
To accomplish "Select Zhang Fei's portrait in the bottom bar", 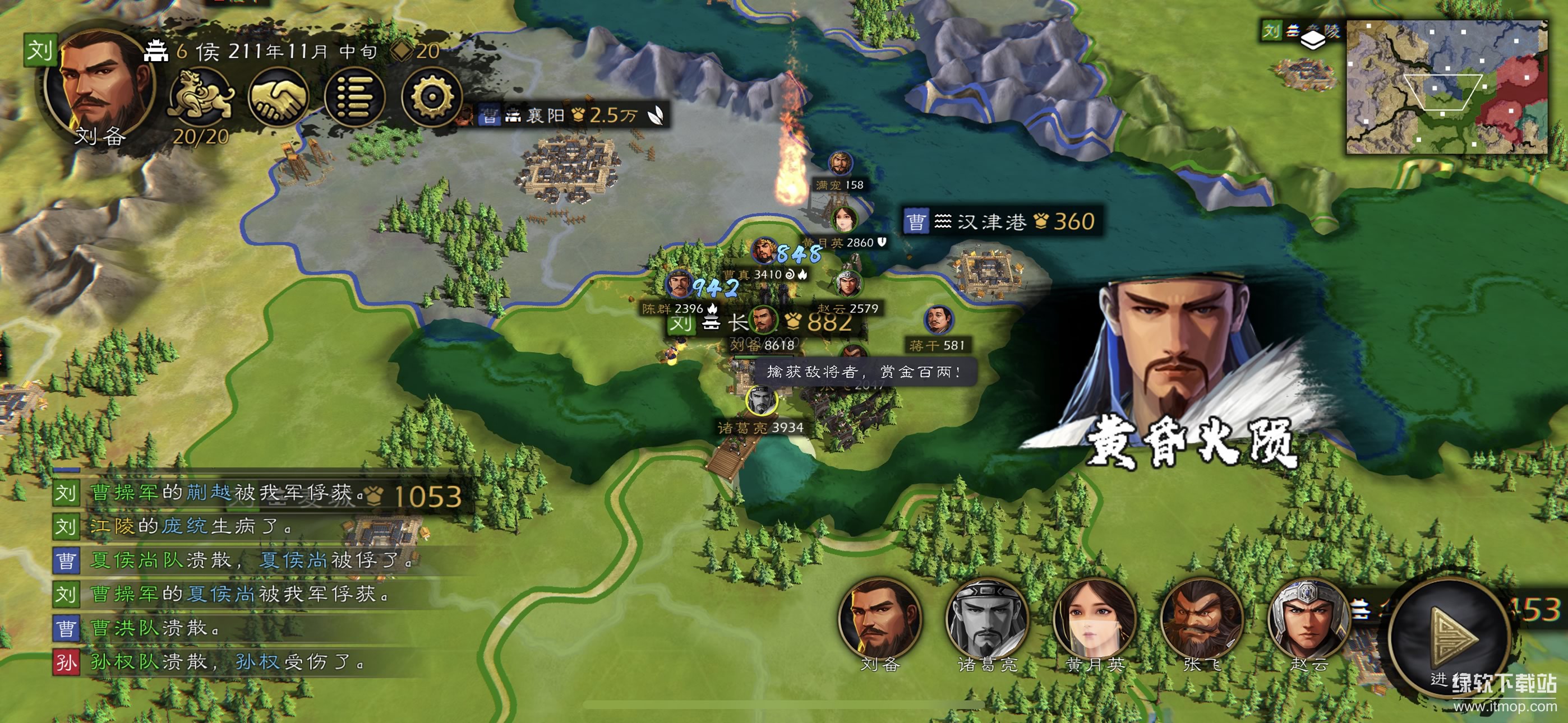I will pyautogui.click(x=1201, y=619).
